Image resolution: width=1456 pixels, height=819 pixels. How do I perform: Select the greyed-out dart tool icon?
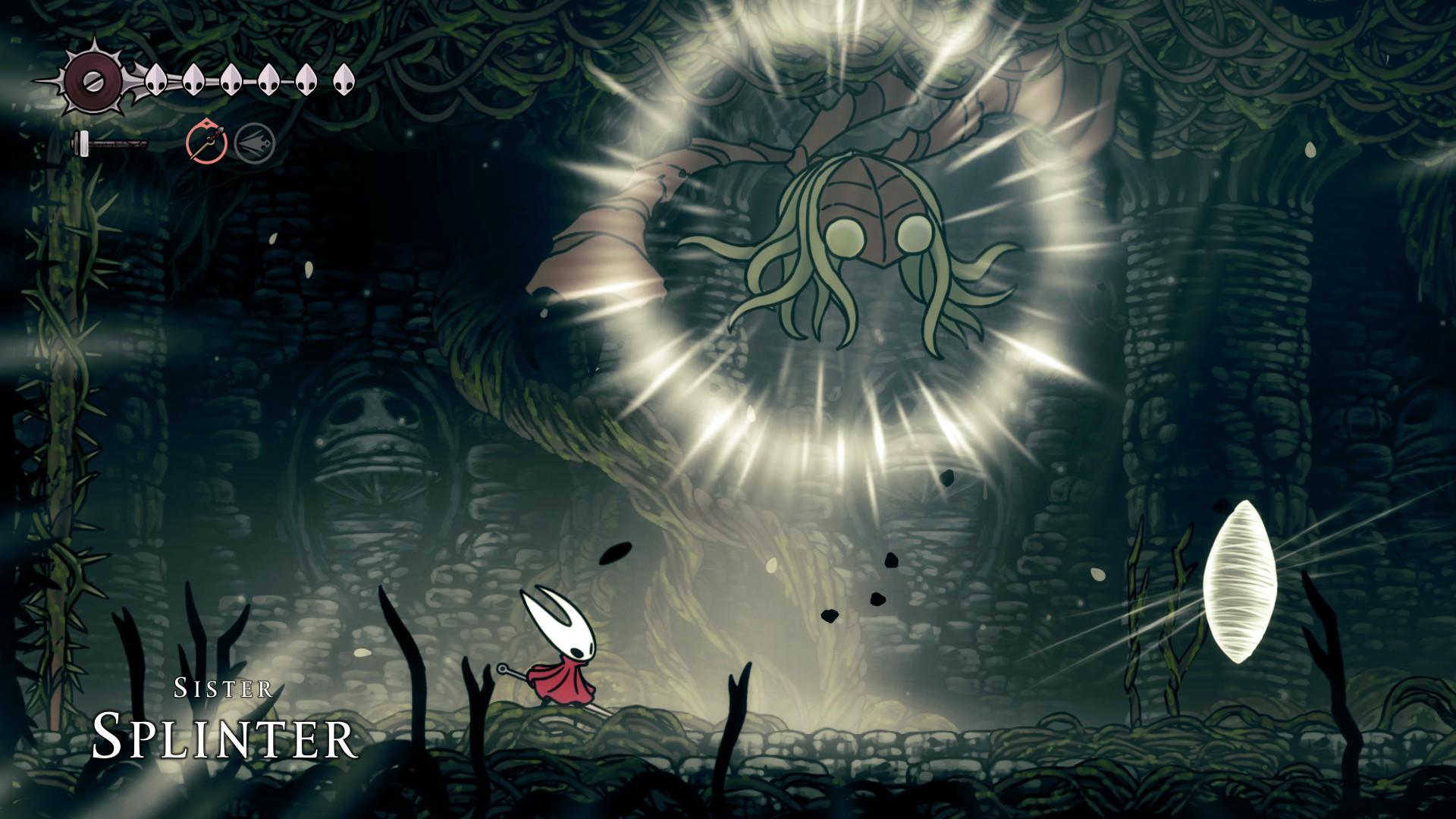point(253,143)
